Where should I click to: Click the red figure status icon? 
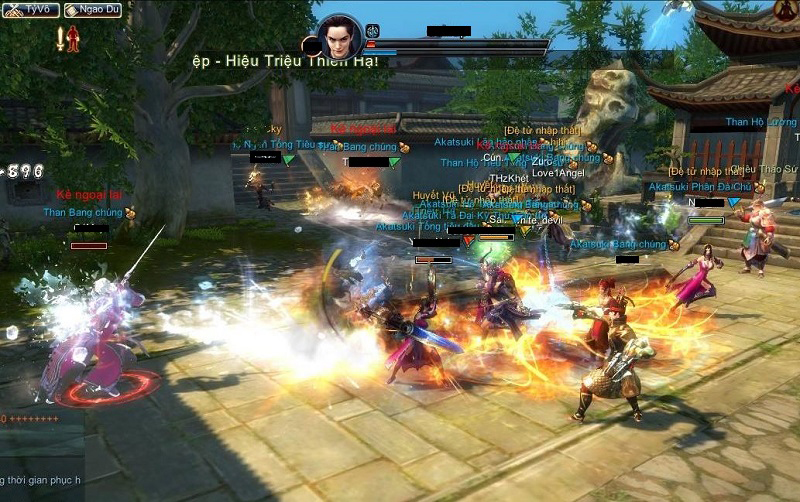tap(73, 38)
